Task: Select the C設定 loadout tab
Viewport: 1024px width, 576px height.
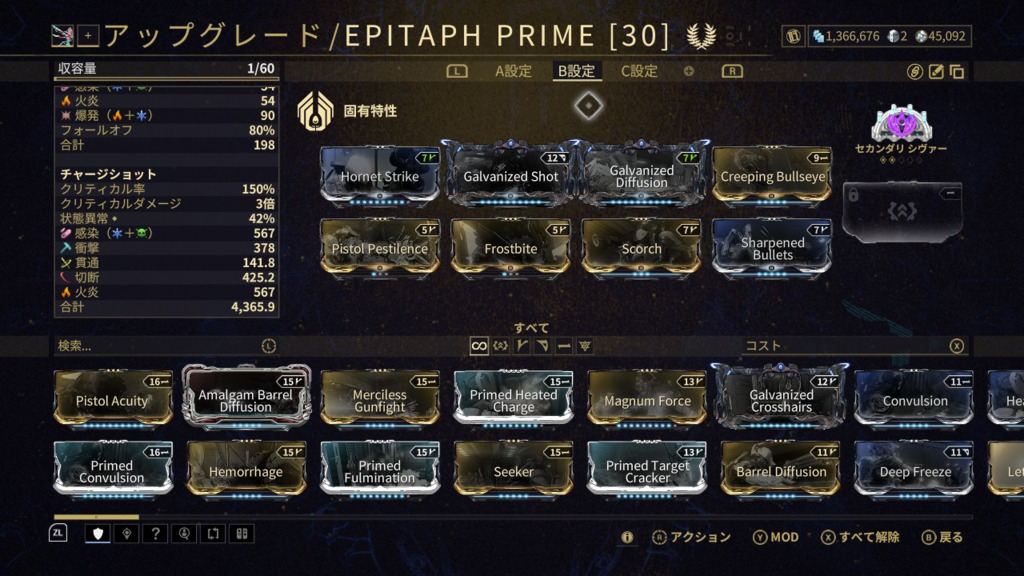Action: [x=639, y=71]
